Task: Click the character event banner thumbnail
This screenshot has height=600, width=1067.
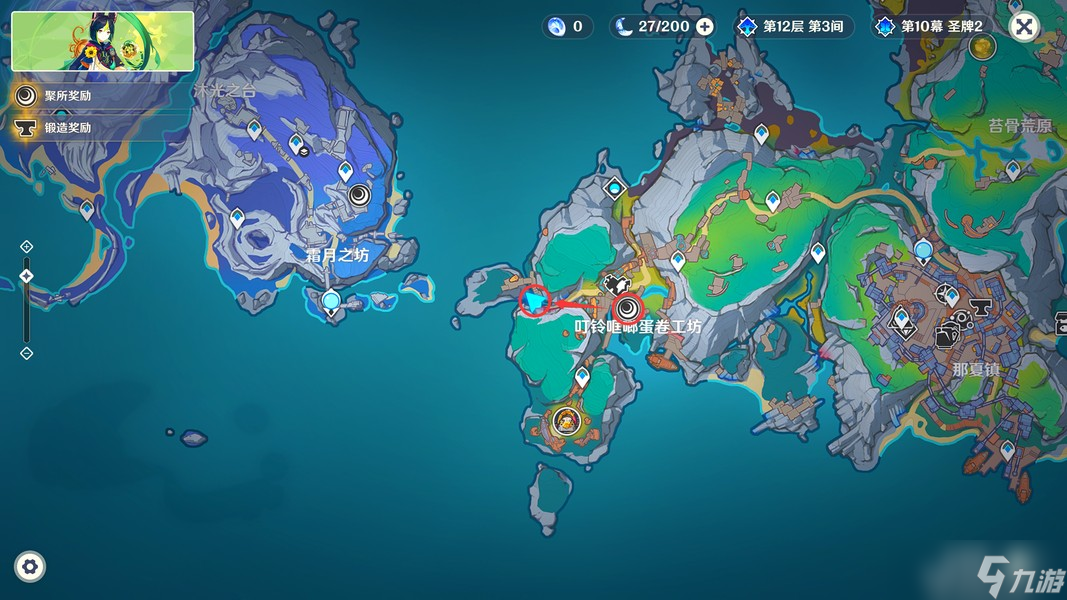Action: [103, 41]
